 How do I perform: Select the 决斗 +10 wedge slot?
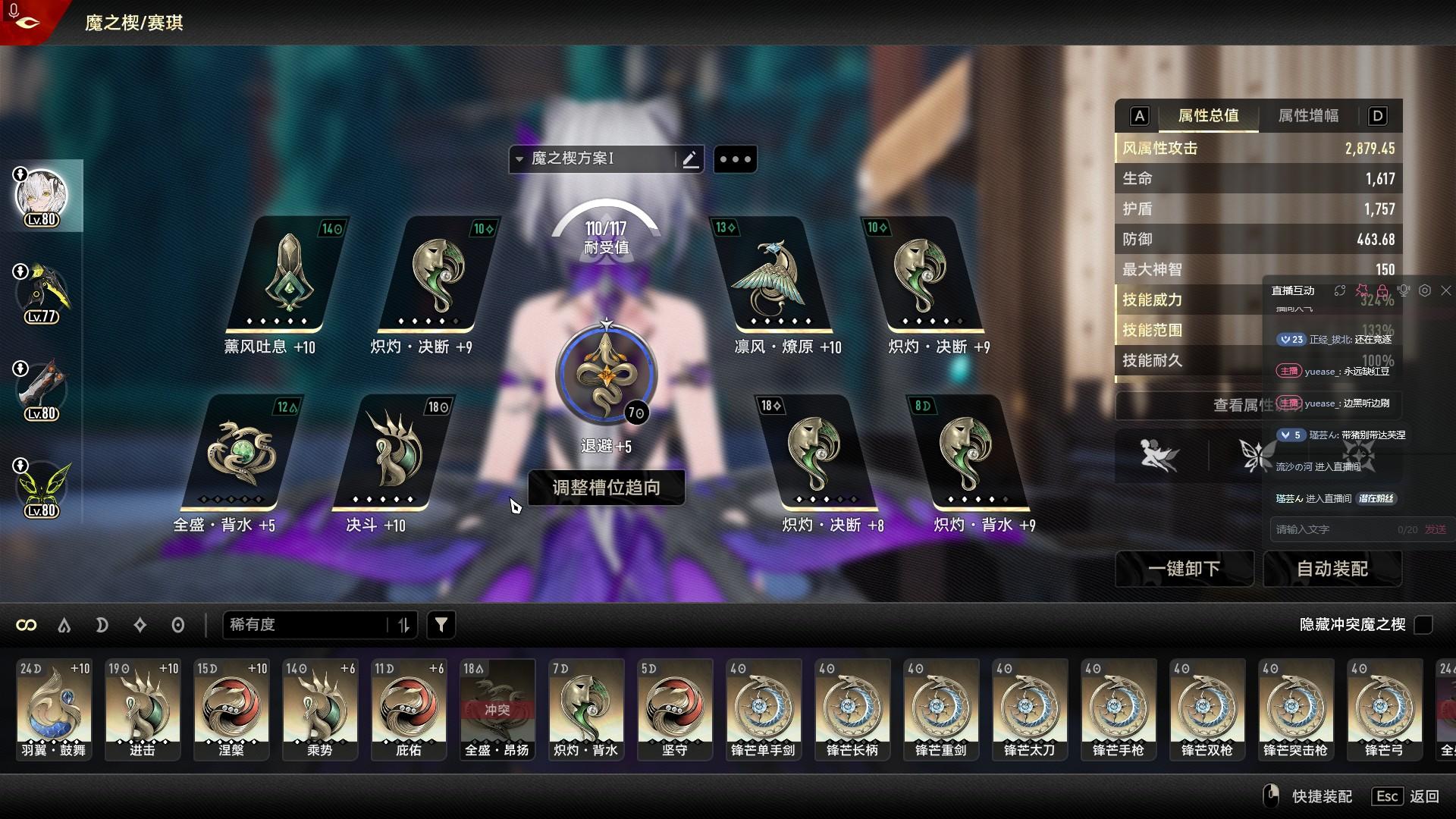click(392, 453)
